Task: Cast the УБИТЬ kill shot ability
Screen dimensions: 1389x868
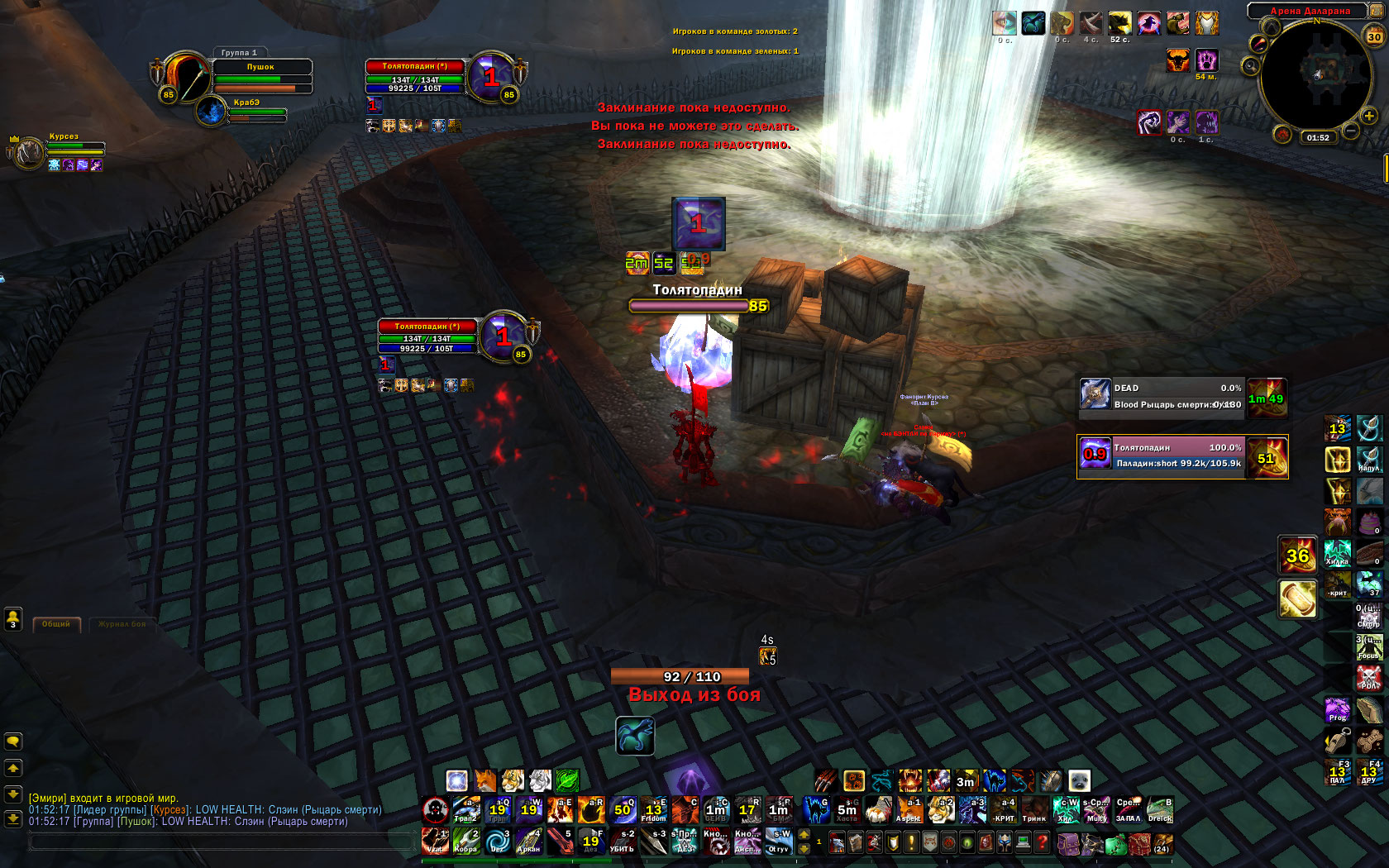Action: [622, 842]
